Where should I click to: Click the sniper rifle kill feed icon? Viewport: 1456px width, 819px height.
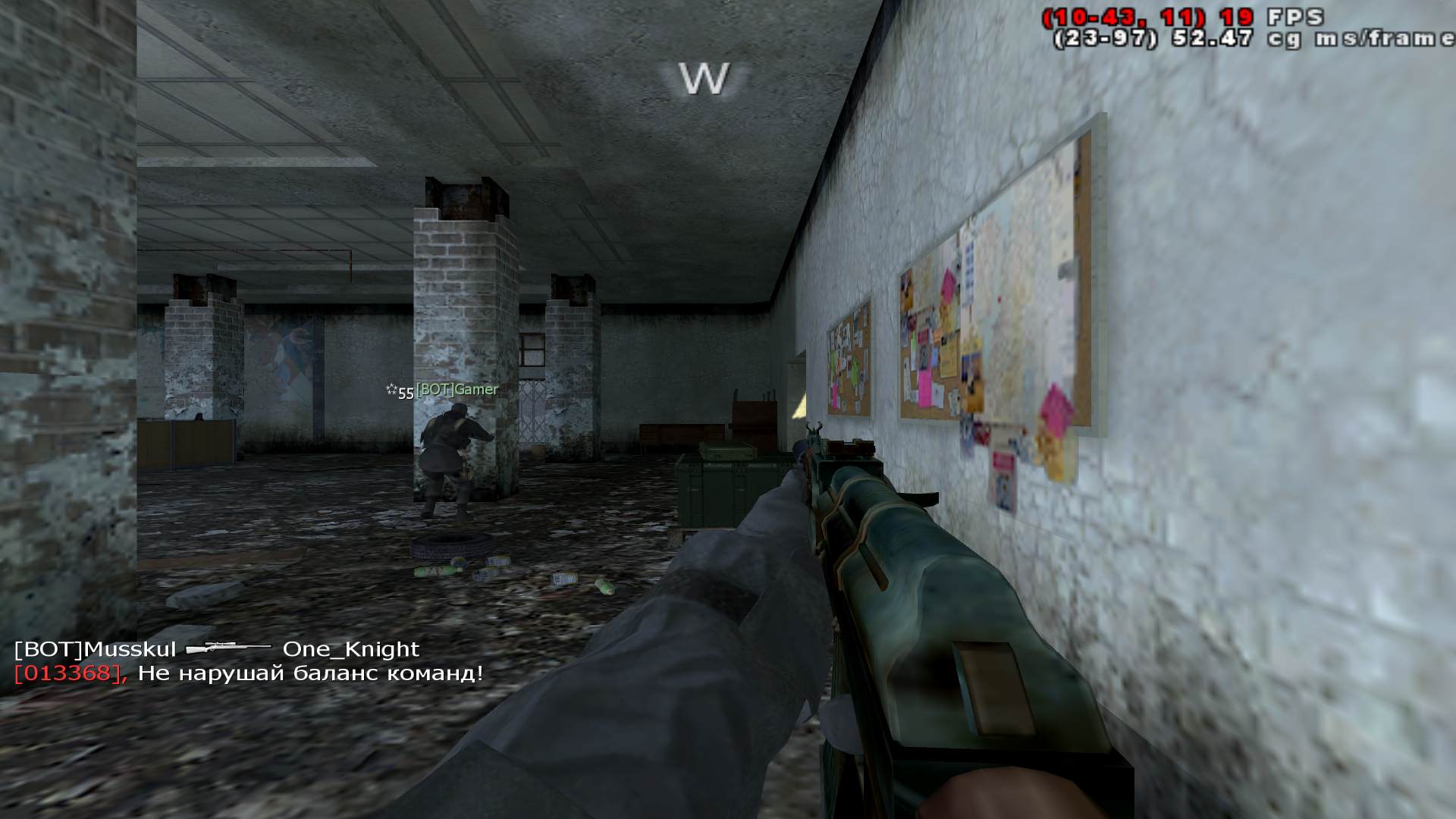228,649
